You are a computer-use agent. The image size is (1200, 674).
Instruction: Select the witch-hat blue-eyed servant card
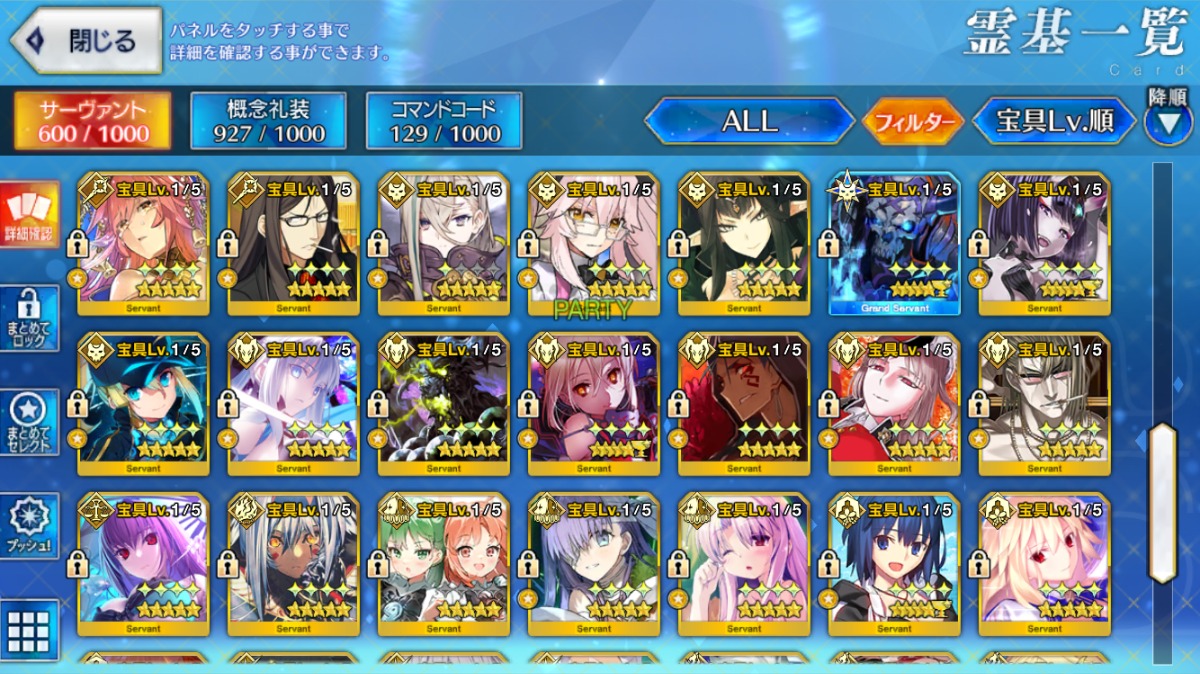click(x=144, y=403)
